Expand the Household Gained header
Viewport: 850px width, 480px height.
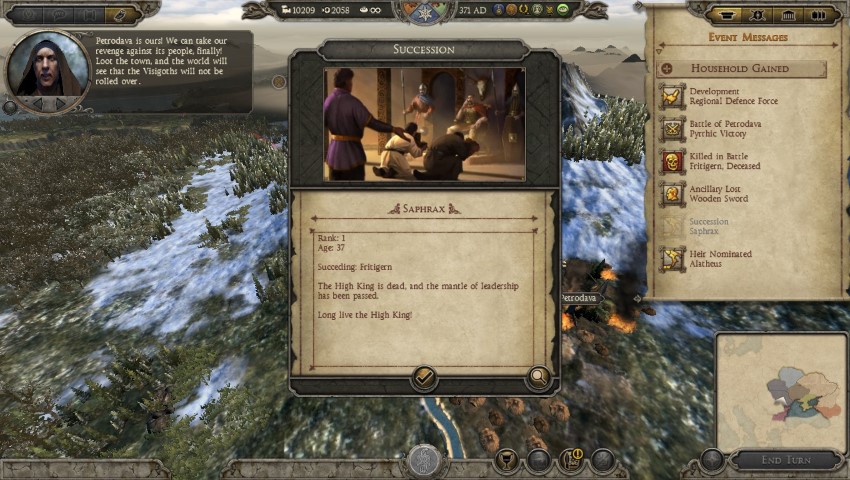tap(666, 69)
